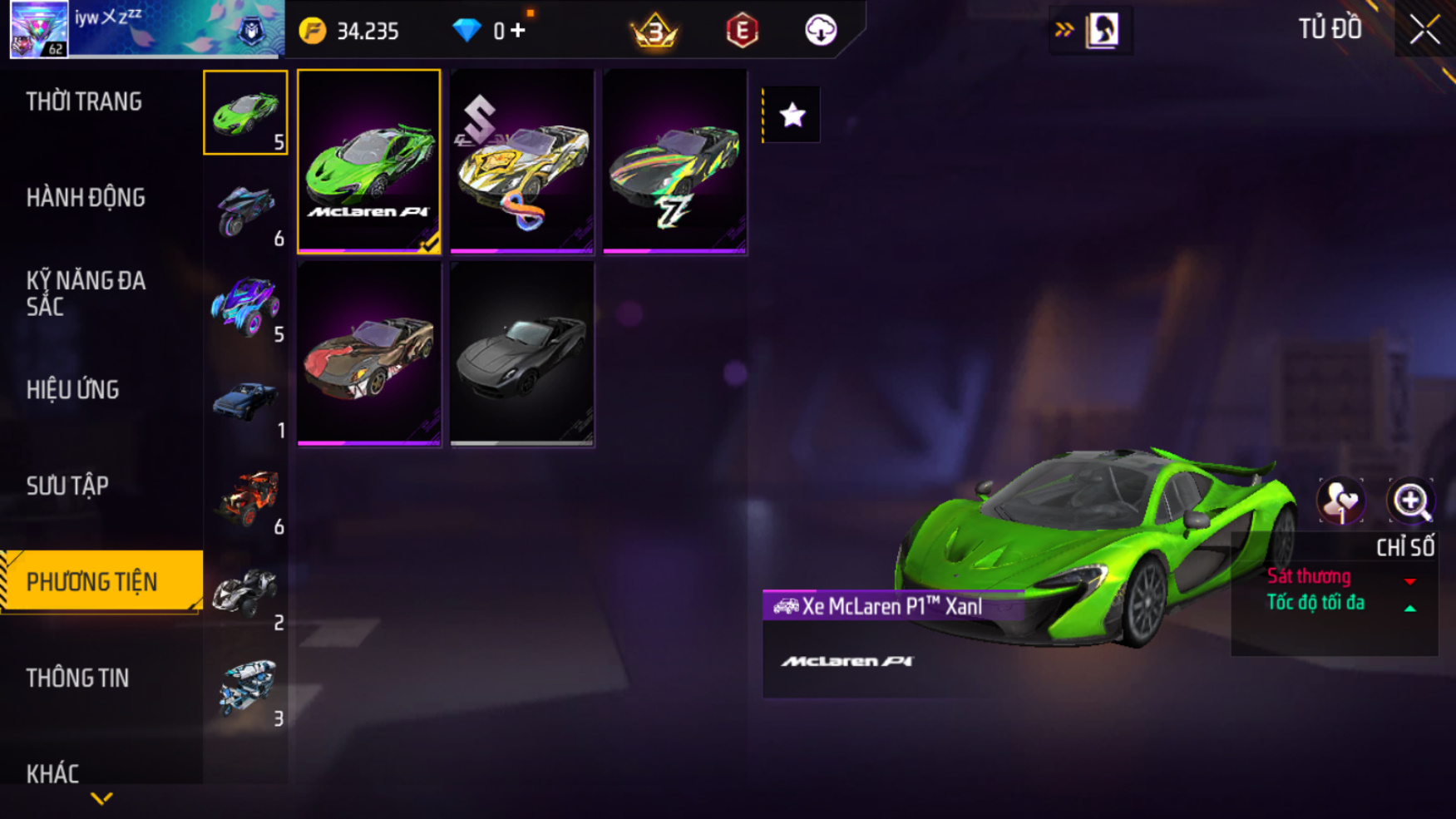This screenshot has width=1456, height=819.
Task: Open the Thông Tin section
Action: click(x=77, y=678)
